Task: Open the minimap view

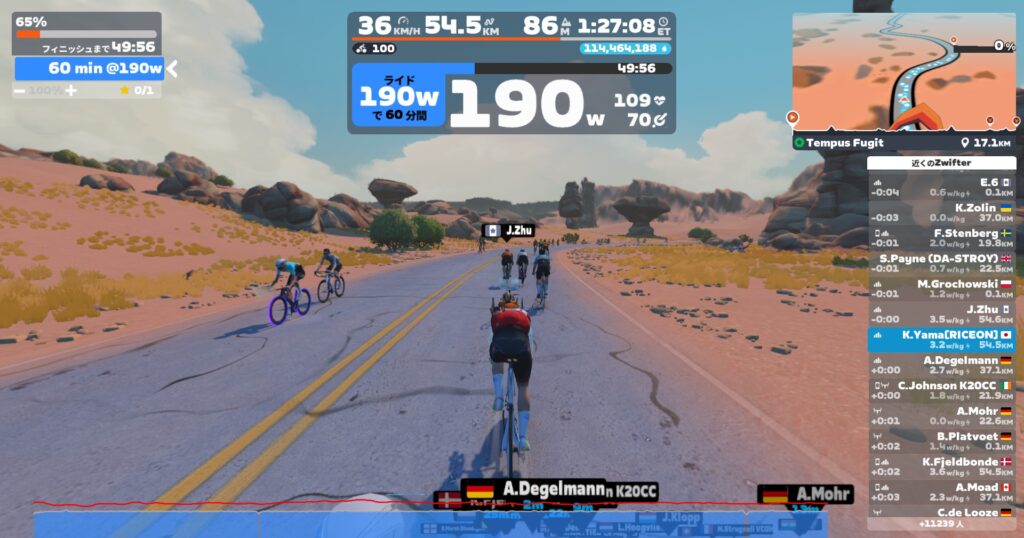Action: [903, 72]
